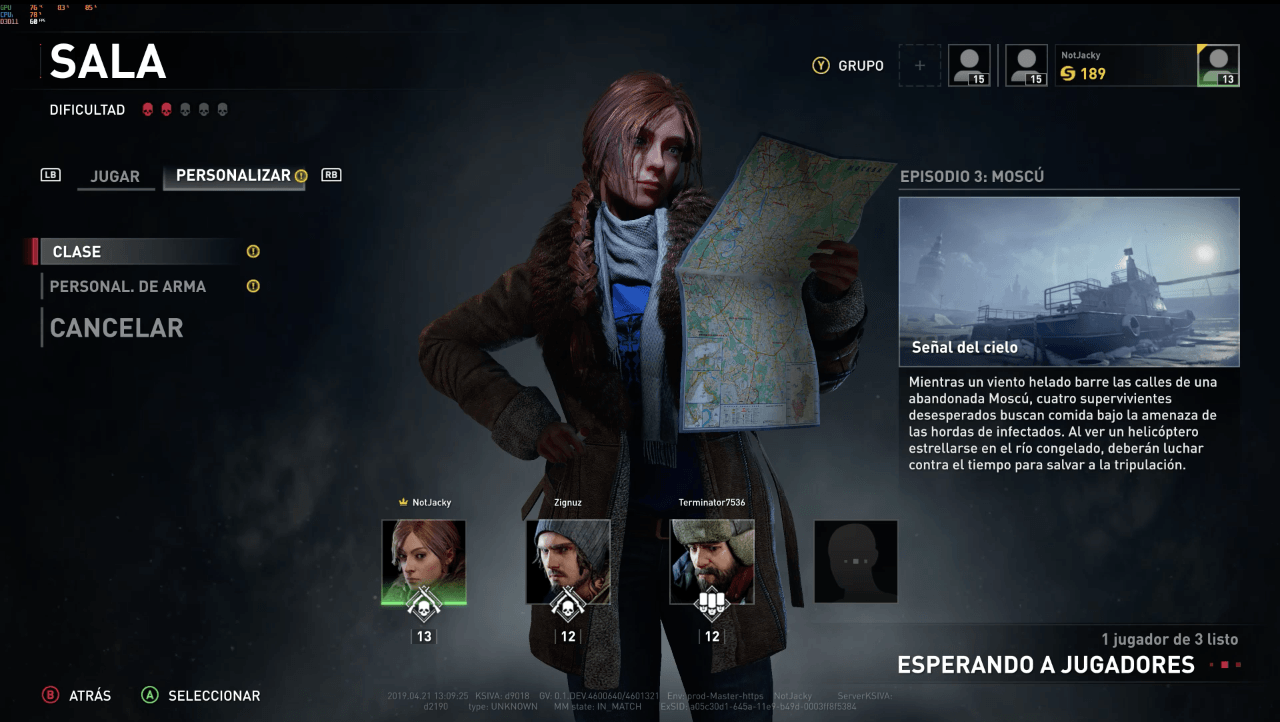The image size is (1280, 722).
Task: Select the Clase menu entry
Action: click(135, 252)
